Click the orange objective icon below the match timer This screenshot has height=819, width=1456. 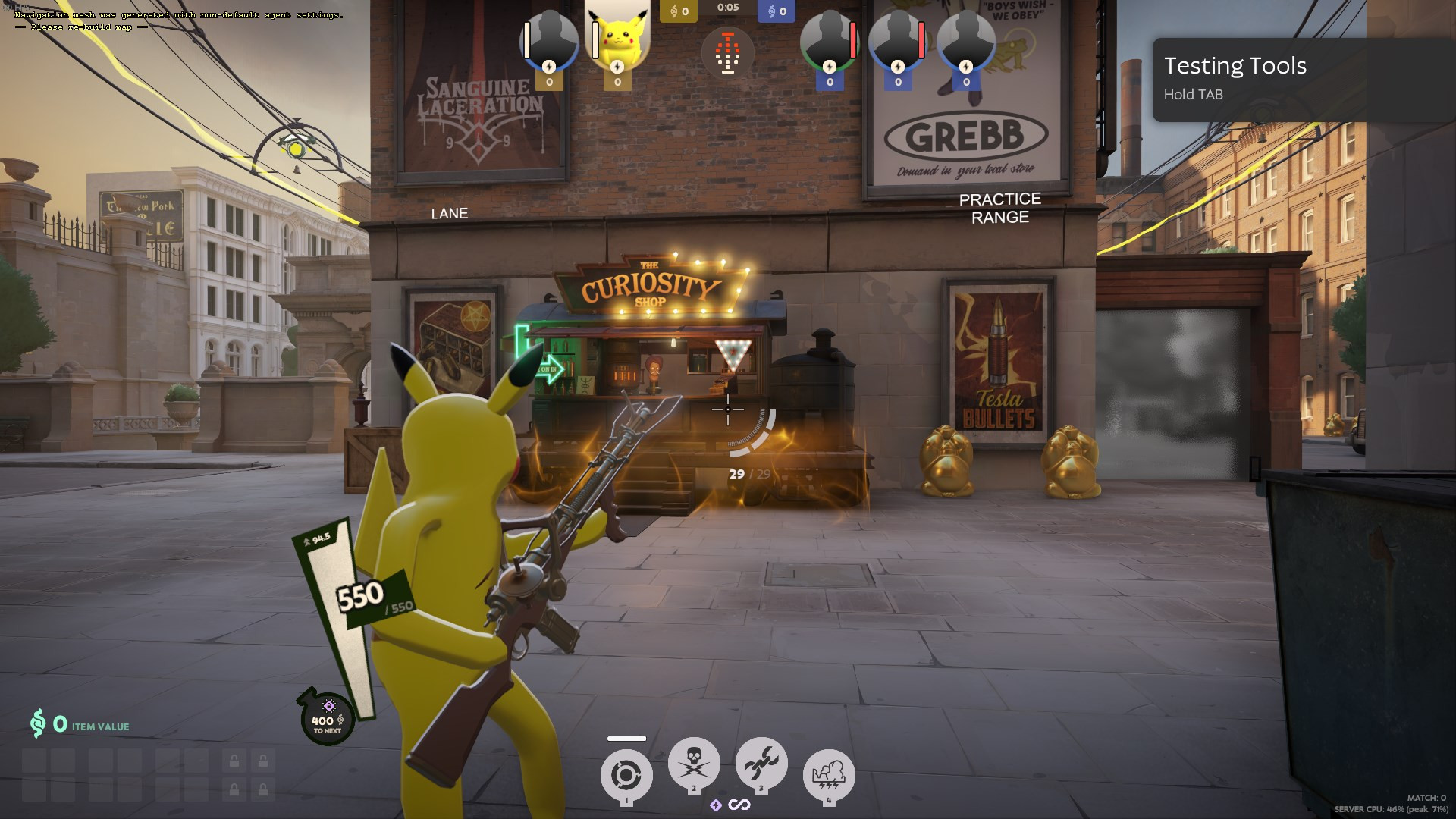(728, 54)
